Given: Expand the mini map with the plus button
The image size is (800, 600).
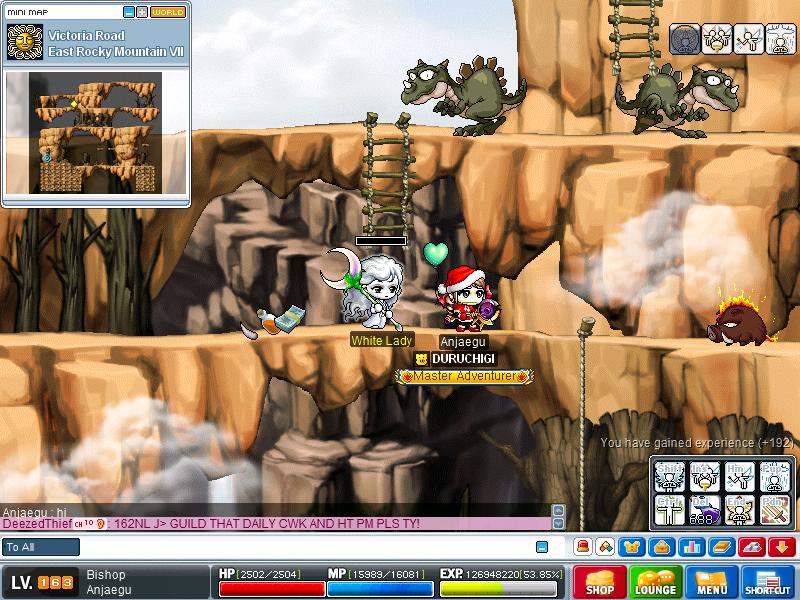Looking at the screenshot, I should [142, 12].
